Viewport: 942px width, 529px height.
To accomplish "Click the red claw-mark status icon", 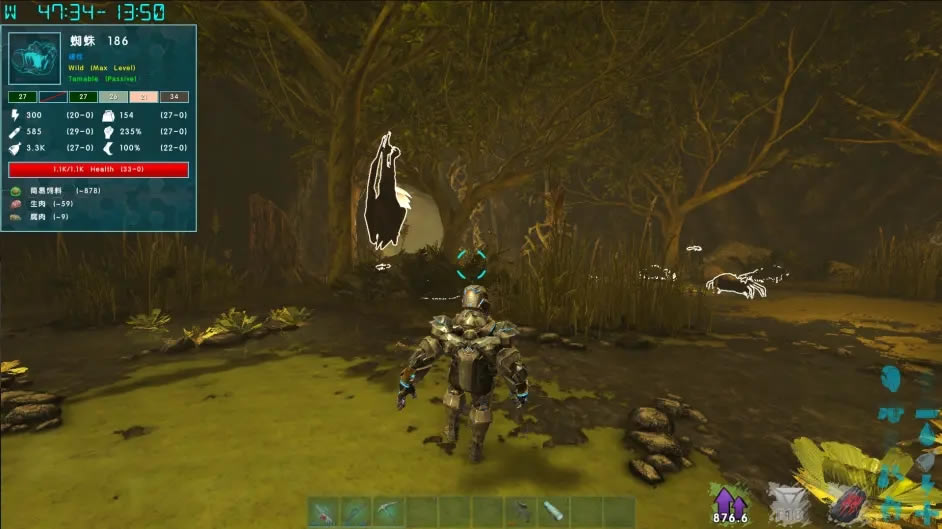I will [x=844, y=503].
